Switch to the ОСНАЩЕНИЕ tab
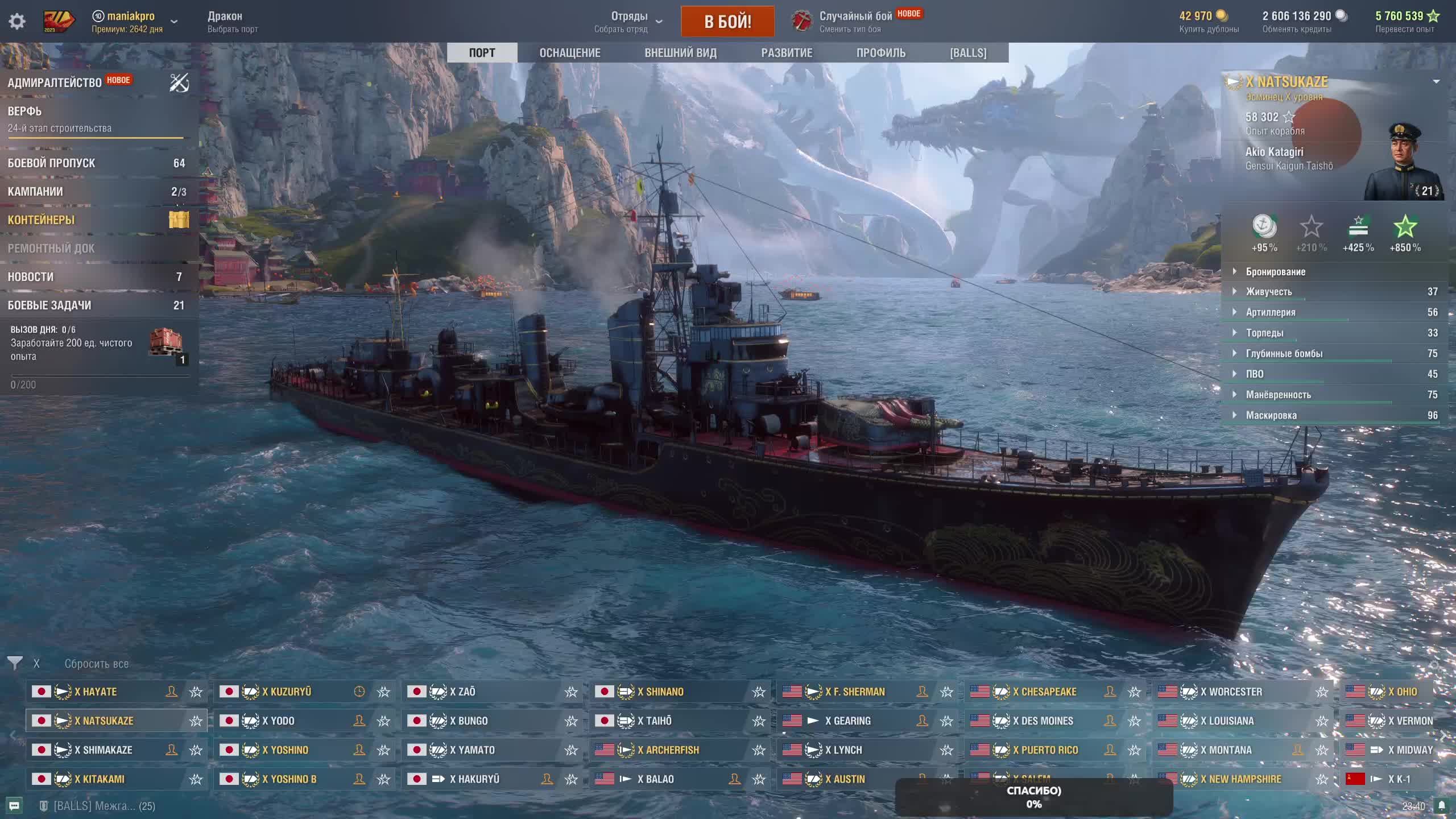This screenshot has width=1456, height=819. point(569,53)
